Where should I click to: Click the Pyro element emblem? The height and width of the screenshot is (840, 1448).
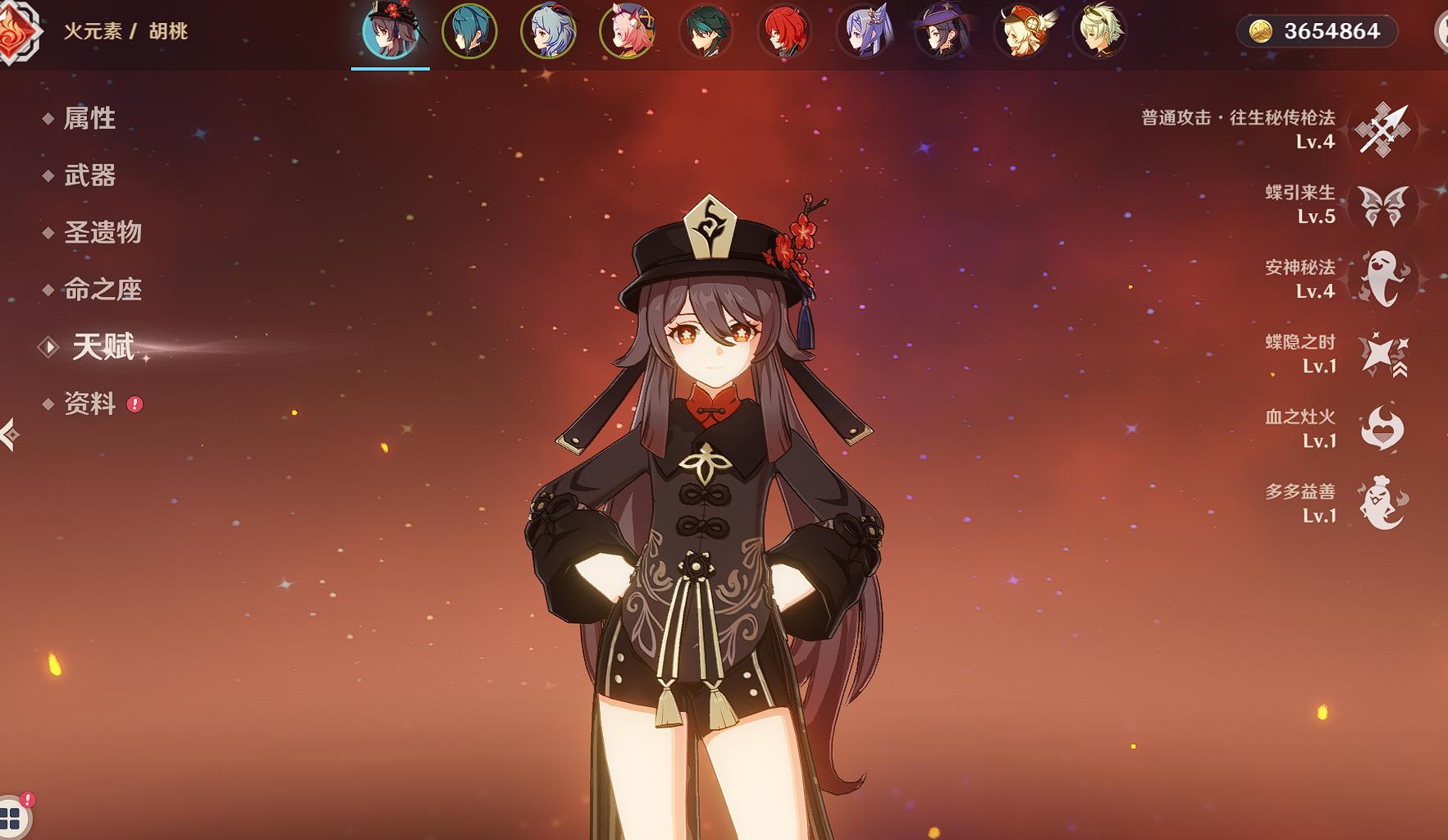click(16, 31)
